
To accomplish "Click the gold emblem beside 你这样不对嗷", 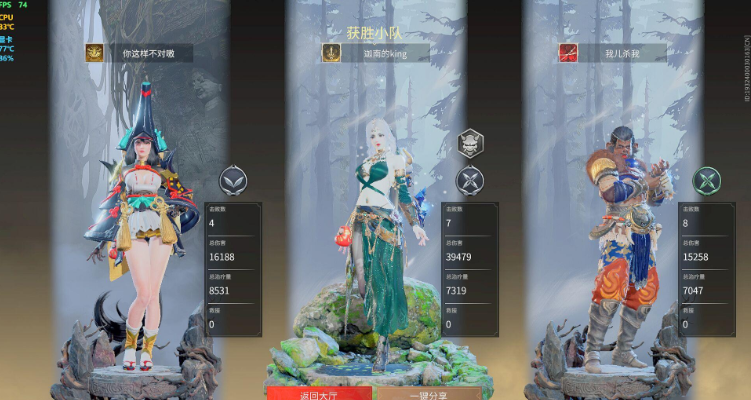I will click(95, 53).
